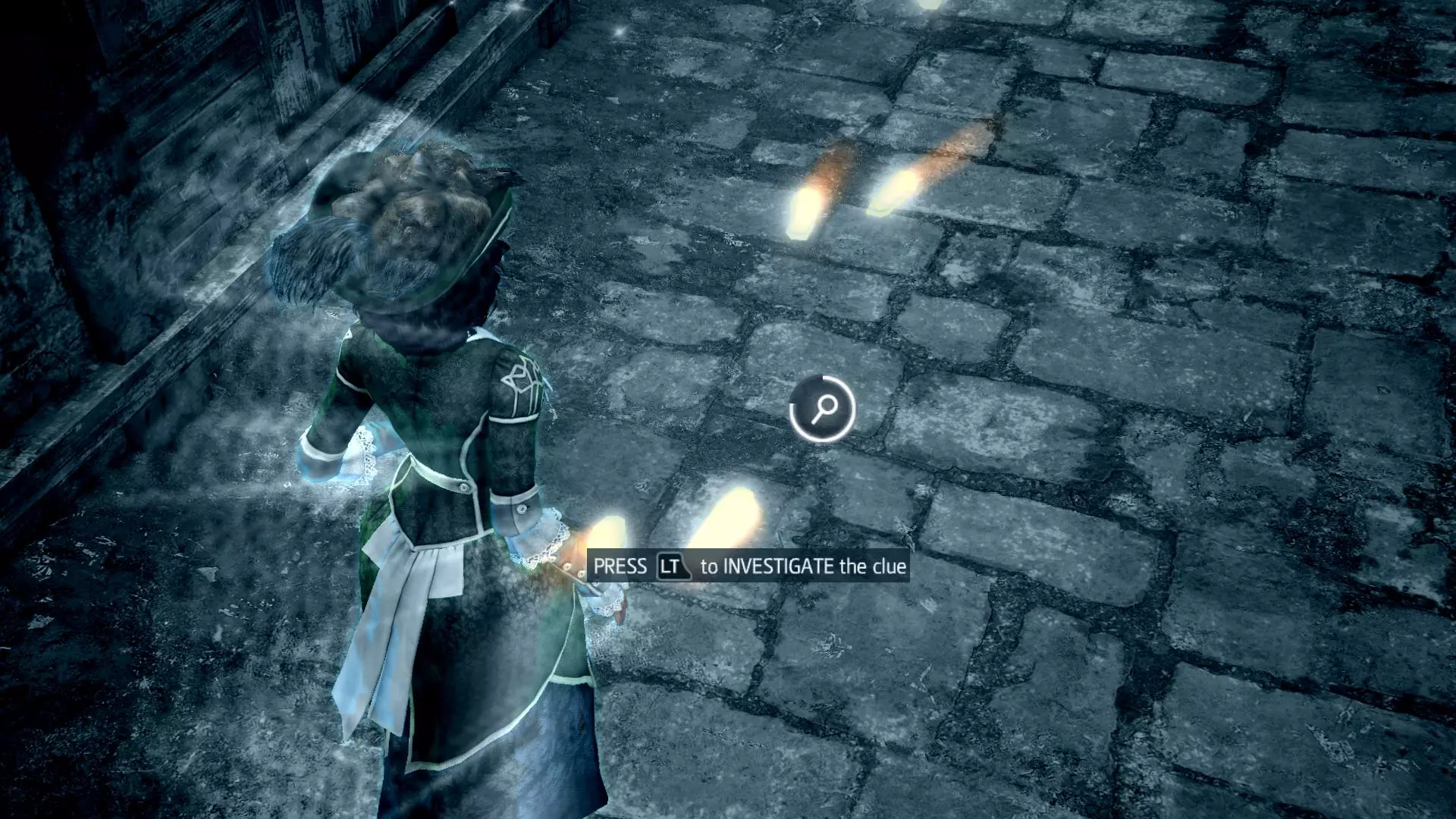The width and height of the screenshot is (1456, 819).
Task: Select the magnifying glass clue marker
Action: pos(823,409)
